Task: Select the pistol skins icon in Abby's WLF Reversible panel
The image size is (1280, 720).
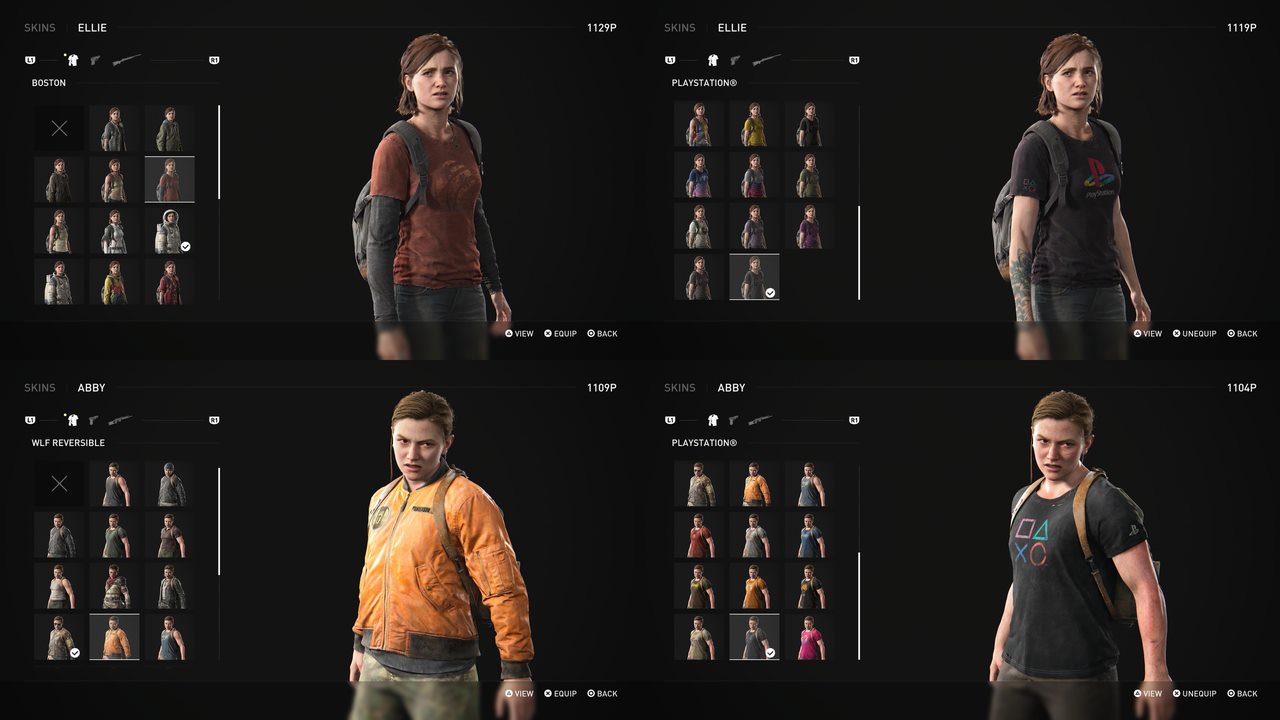Action: [x=96, y=419]
